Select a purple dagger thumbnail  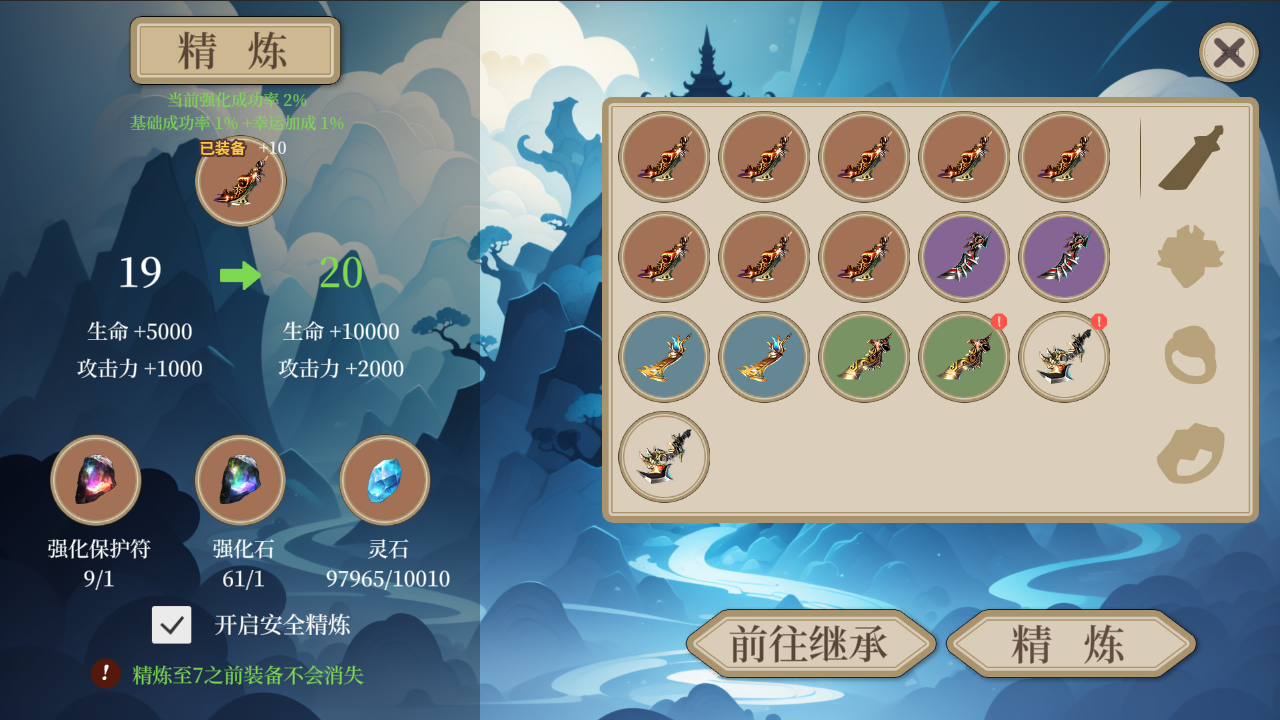[x=964, y=257]
